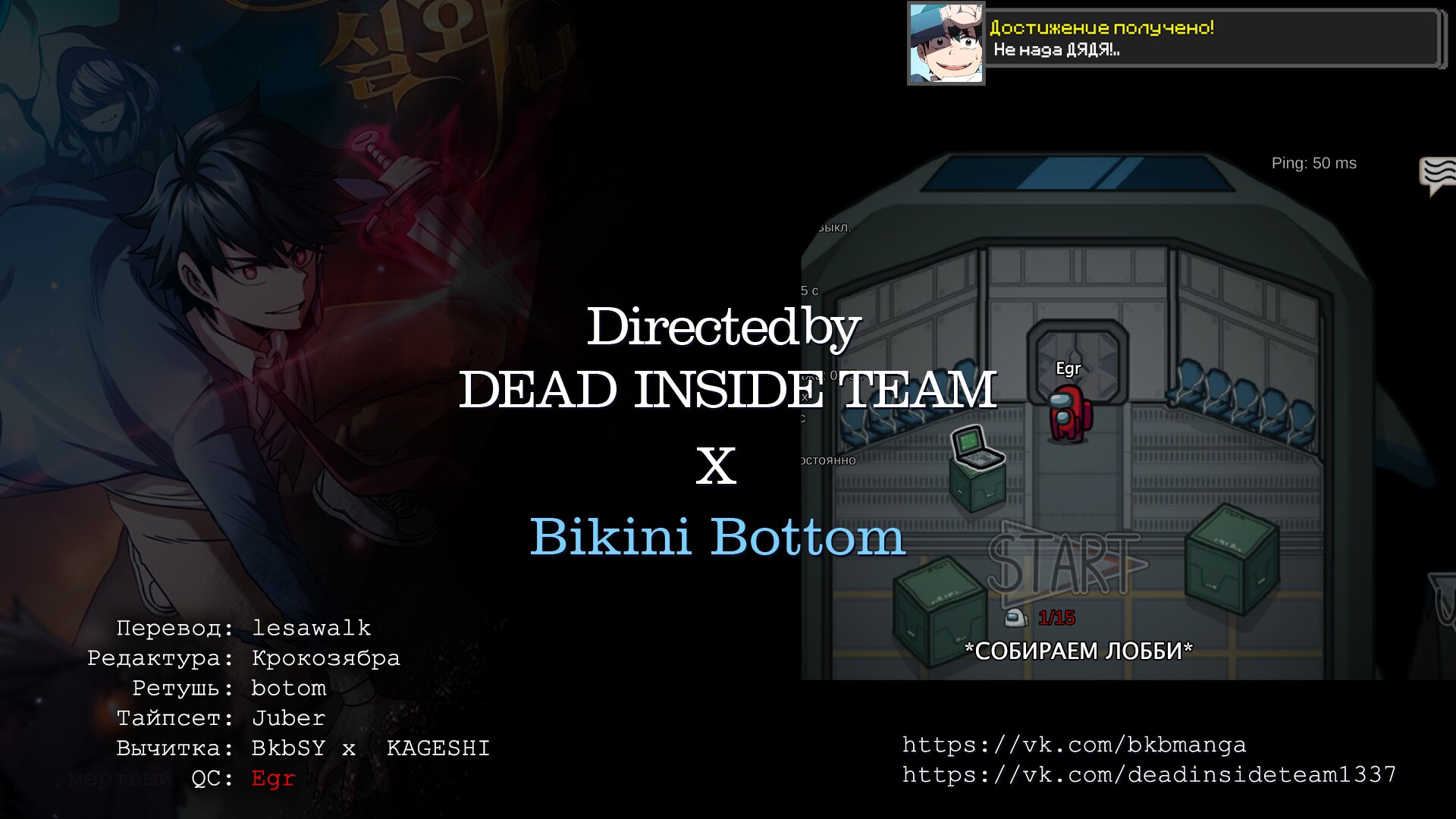
Task: Click the START game button
Action: click(1065, 563)
